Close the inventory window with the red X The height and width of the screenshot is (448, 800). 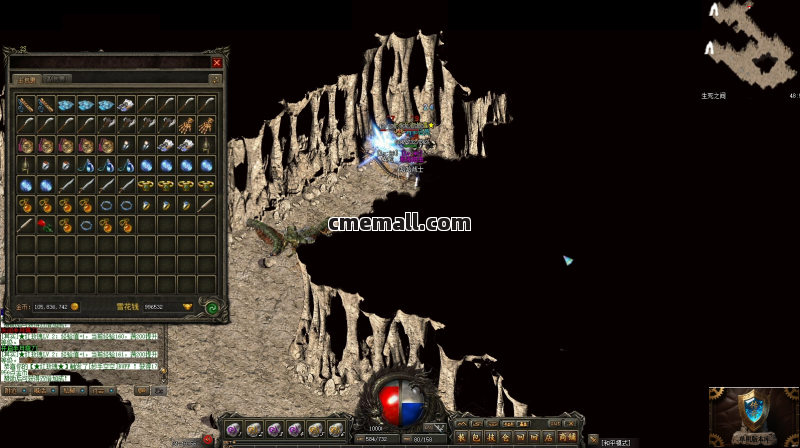[217, 62]
